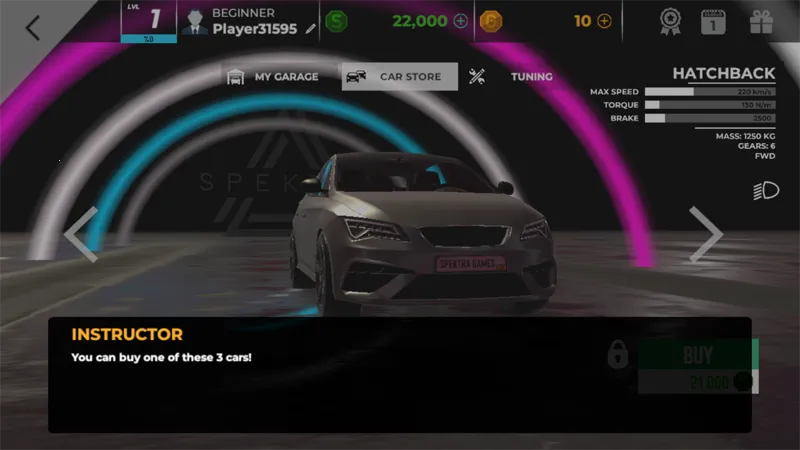Switch to the My Garage tab
Screen dimensions: 800x450
coord(273,77)
